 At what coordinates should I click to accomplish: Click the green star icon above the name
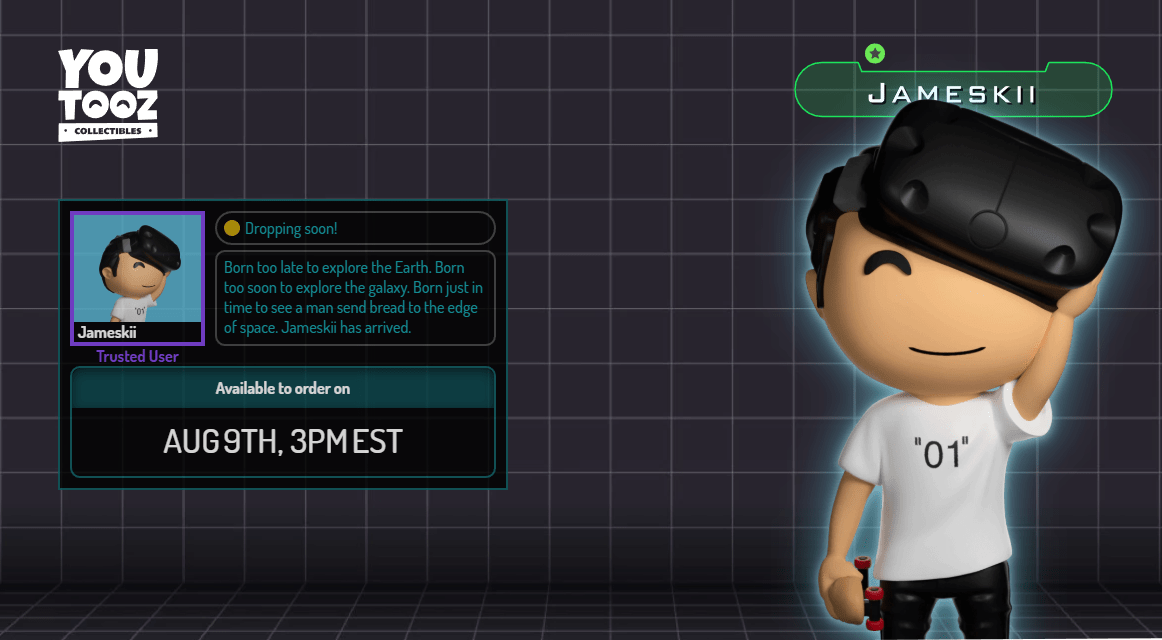point(875,54)
